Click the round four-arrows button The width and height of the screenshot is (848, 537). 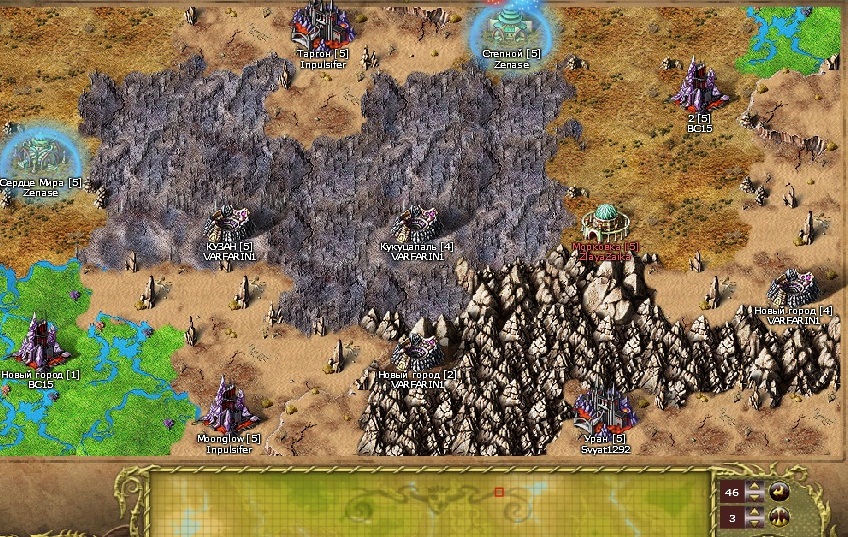(779, 518)
